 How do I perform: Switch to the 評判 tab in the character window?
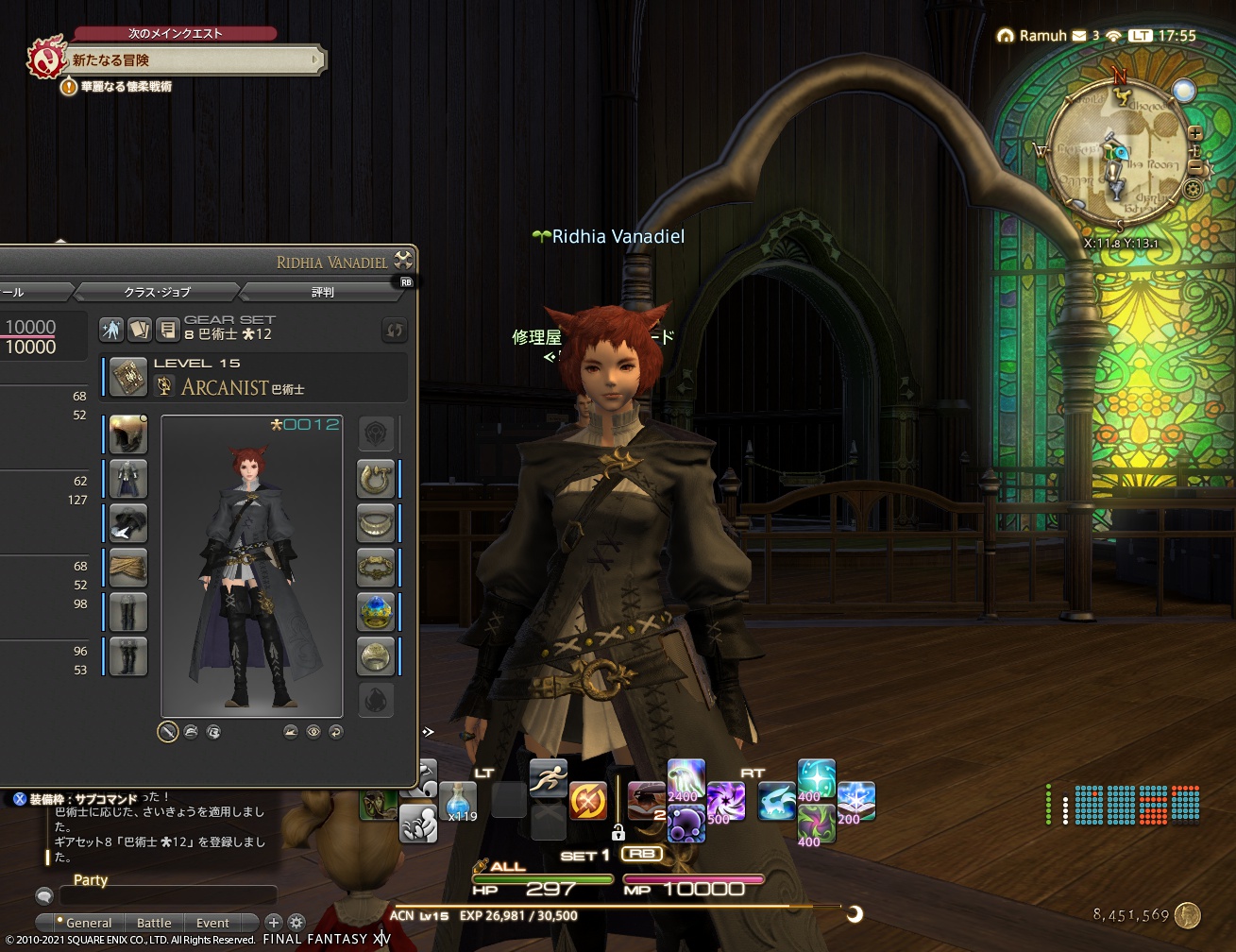[321, 292]
